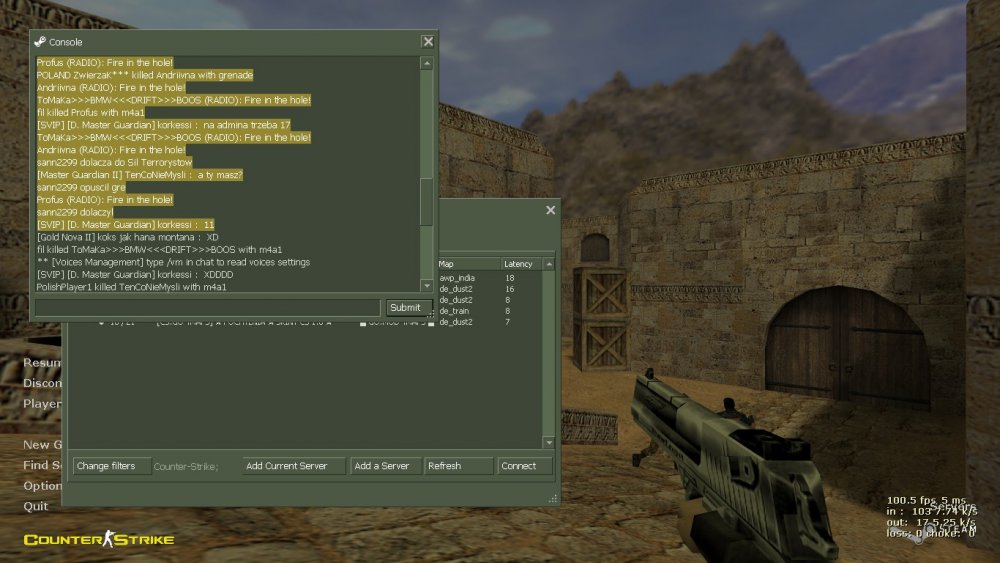Image resolution: width=1000 pixels, height=563 pixels.
Task: Submit the console command
Action: tap(405, 308)
